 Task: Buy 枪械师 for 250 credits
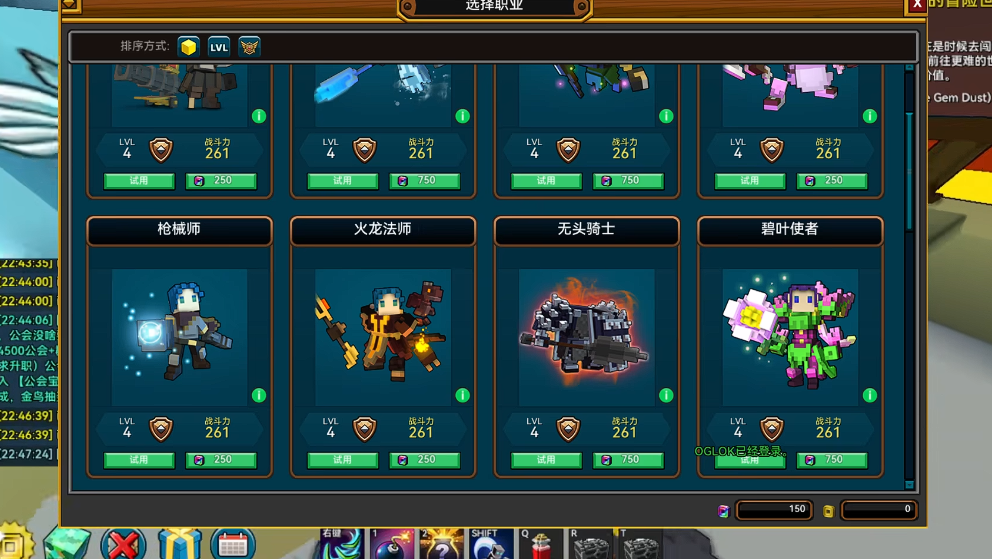point(221,460)
